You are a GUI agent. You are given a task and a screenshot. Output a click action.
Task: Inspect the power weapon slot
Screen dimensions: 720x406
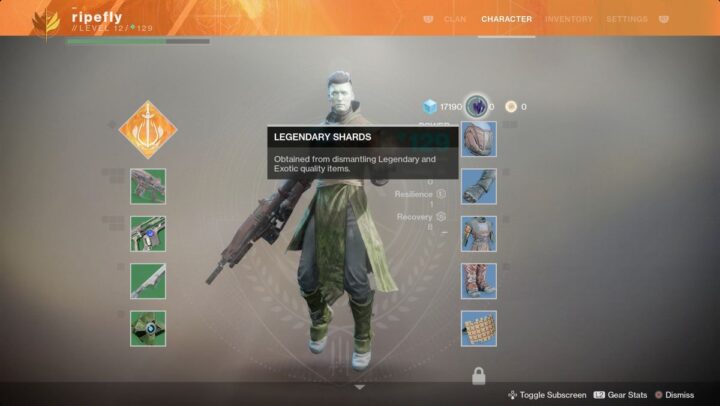pos(148,281)
